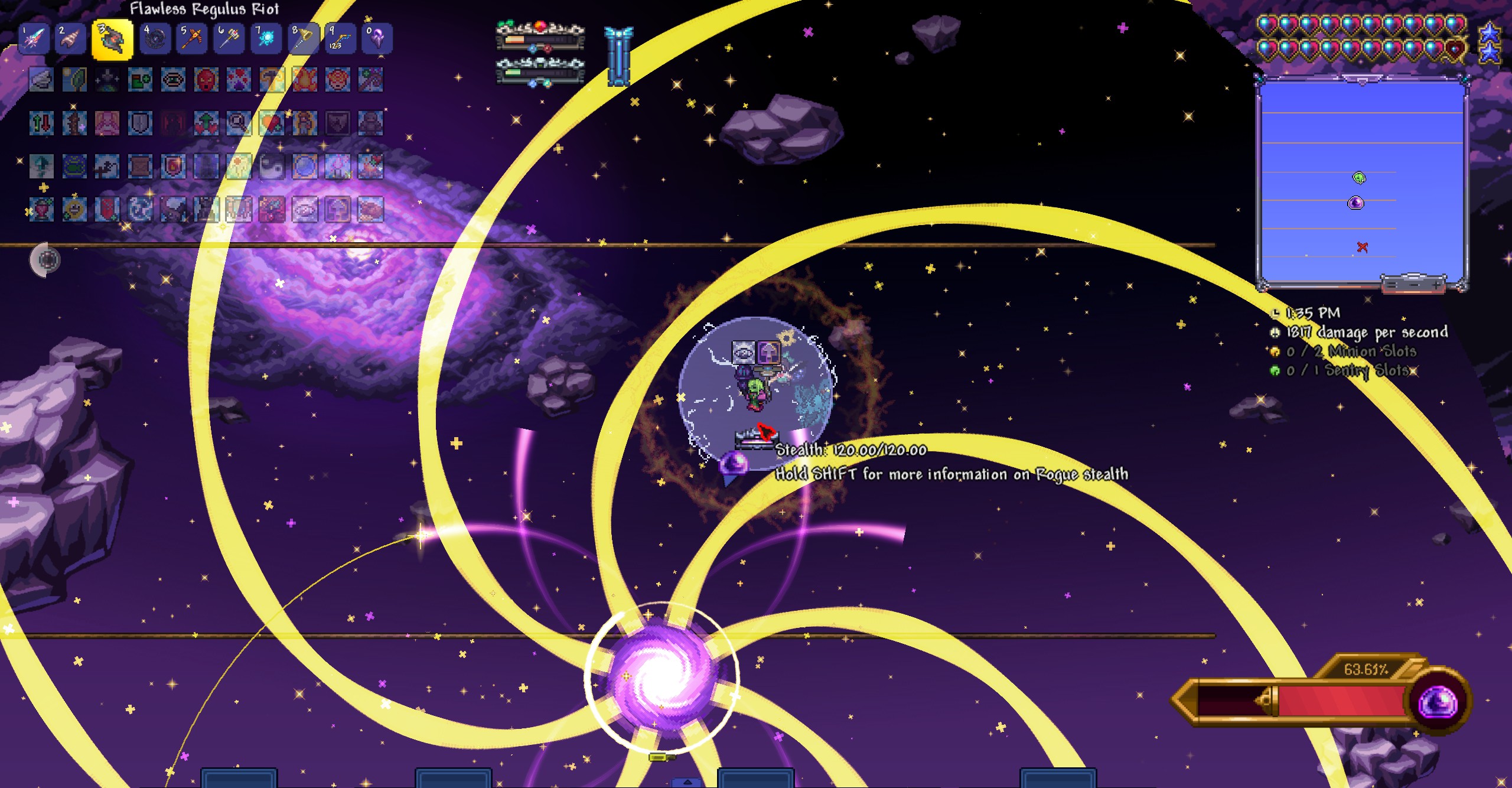This screenshot has width=1512, height=788.
Task: Select the golden hamaxe in hotbar slot 6
Action: tap(229, 39)
